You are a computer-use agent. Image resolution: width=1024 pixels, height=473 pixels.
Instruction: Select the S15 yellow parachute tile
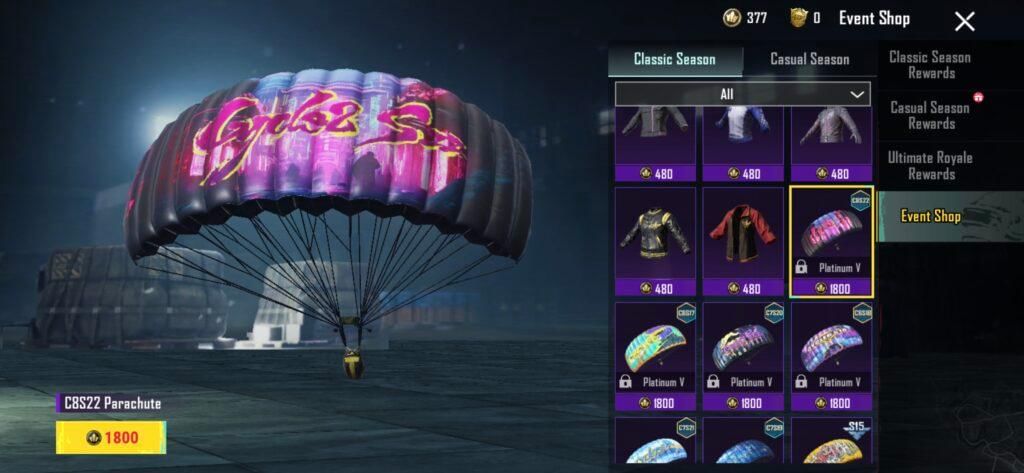[x=831, y=441]
